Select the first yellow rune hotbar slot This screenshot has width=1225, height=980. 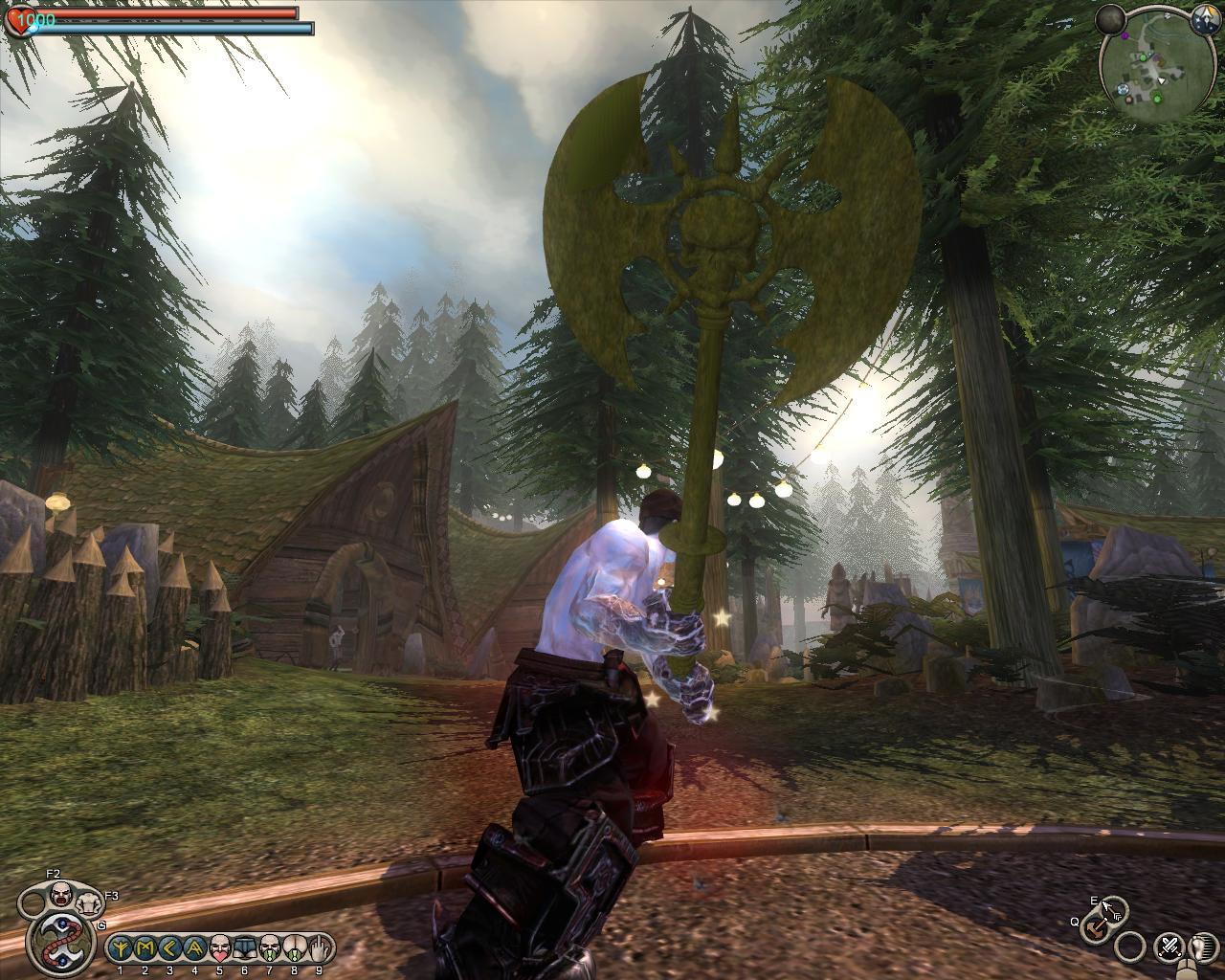click(122, 947)
